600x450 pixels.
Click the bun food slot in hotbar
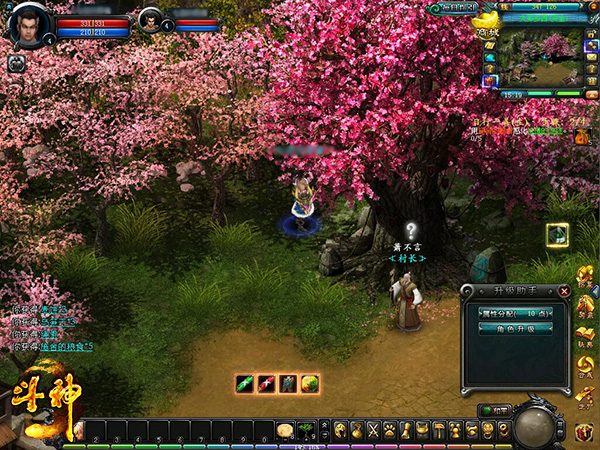coord(285,430)
